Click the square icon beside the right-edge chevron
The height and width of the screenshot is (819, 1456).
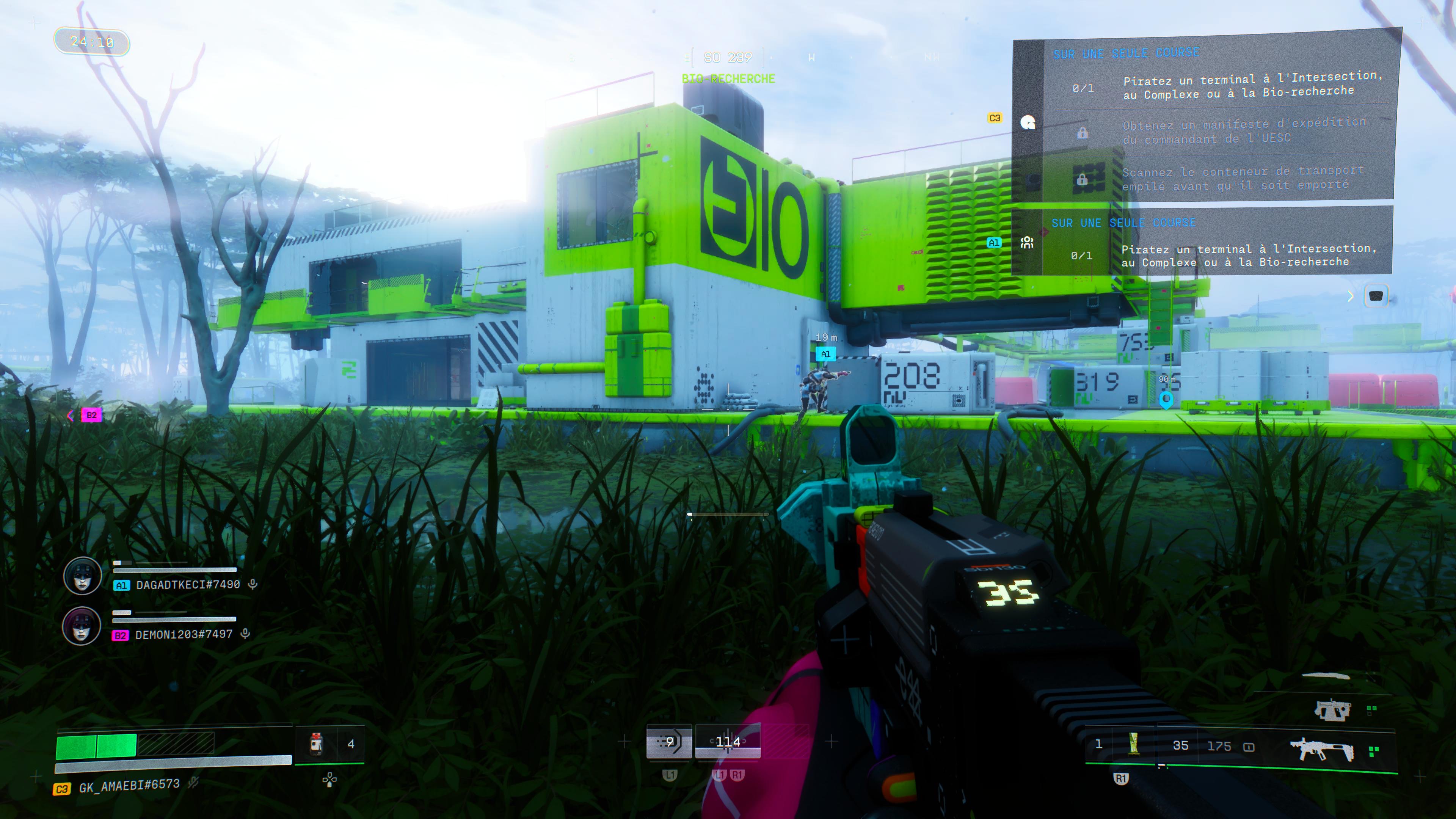pyautogui.click(x=1376, y=296)
